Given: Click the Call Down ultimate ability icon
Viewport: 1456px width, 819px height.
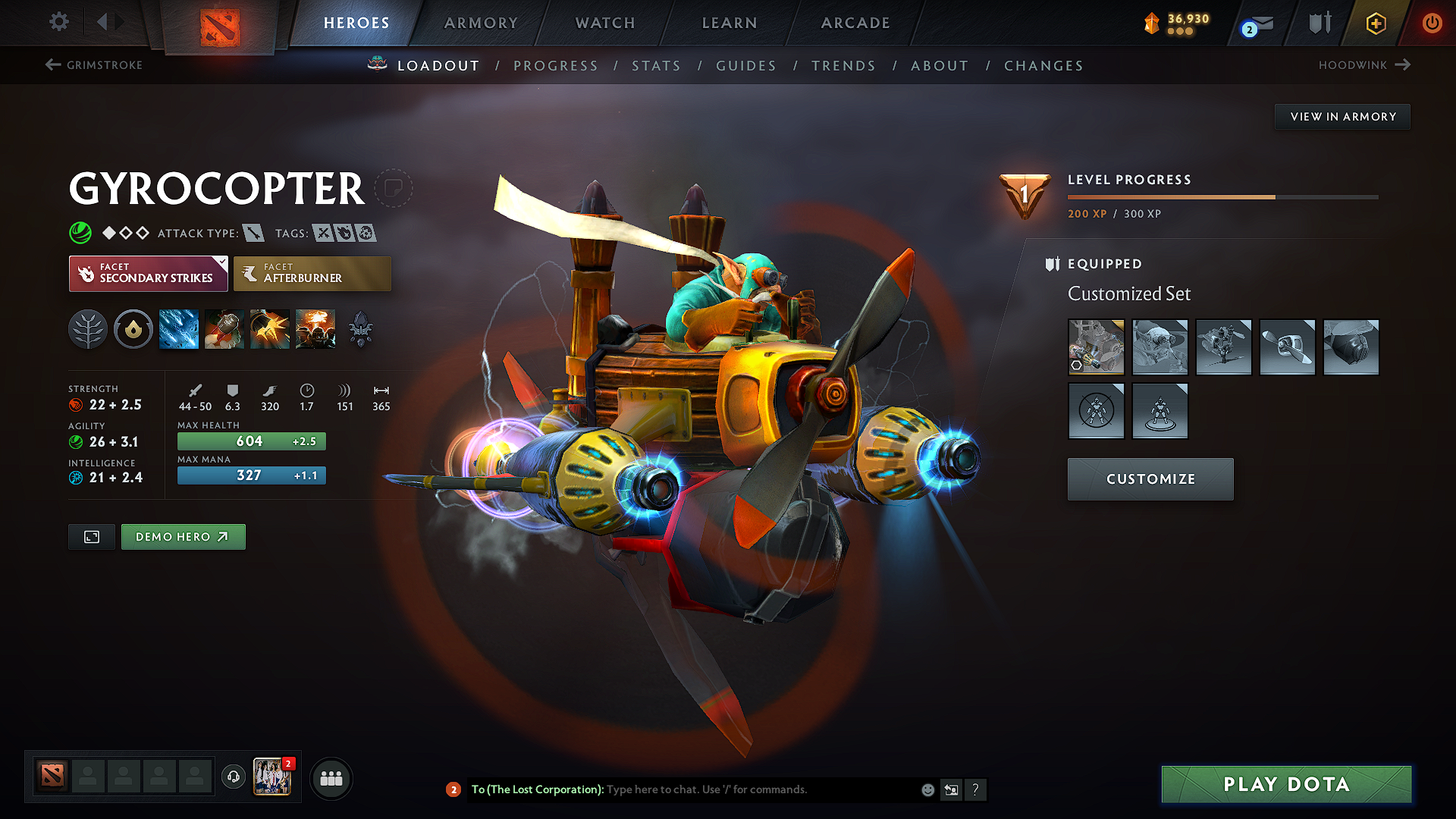Looking at the screenshot, I should coord(315,328).
